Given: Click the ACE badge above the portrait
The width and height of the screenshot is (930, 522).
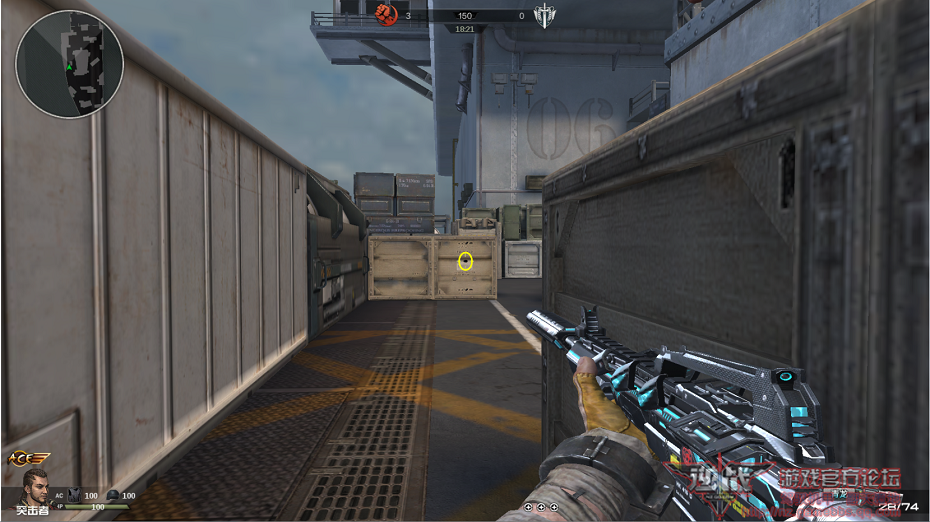Looking at the screenshot, I should (x=28, y=457).
